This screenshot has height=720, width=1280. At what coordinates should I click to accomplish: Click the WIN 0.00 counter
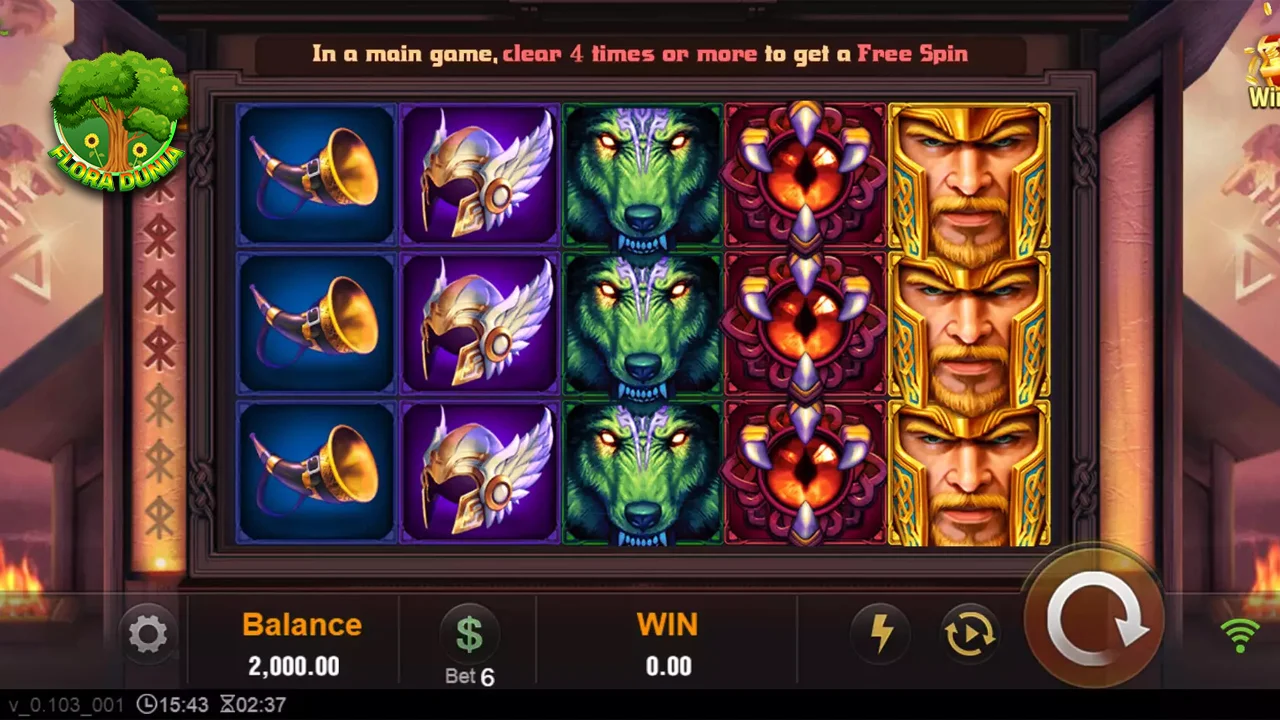tap(667, 645)
